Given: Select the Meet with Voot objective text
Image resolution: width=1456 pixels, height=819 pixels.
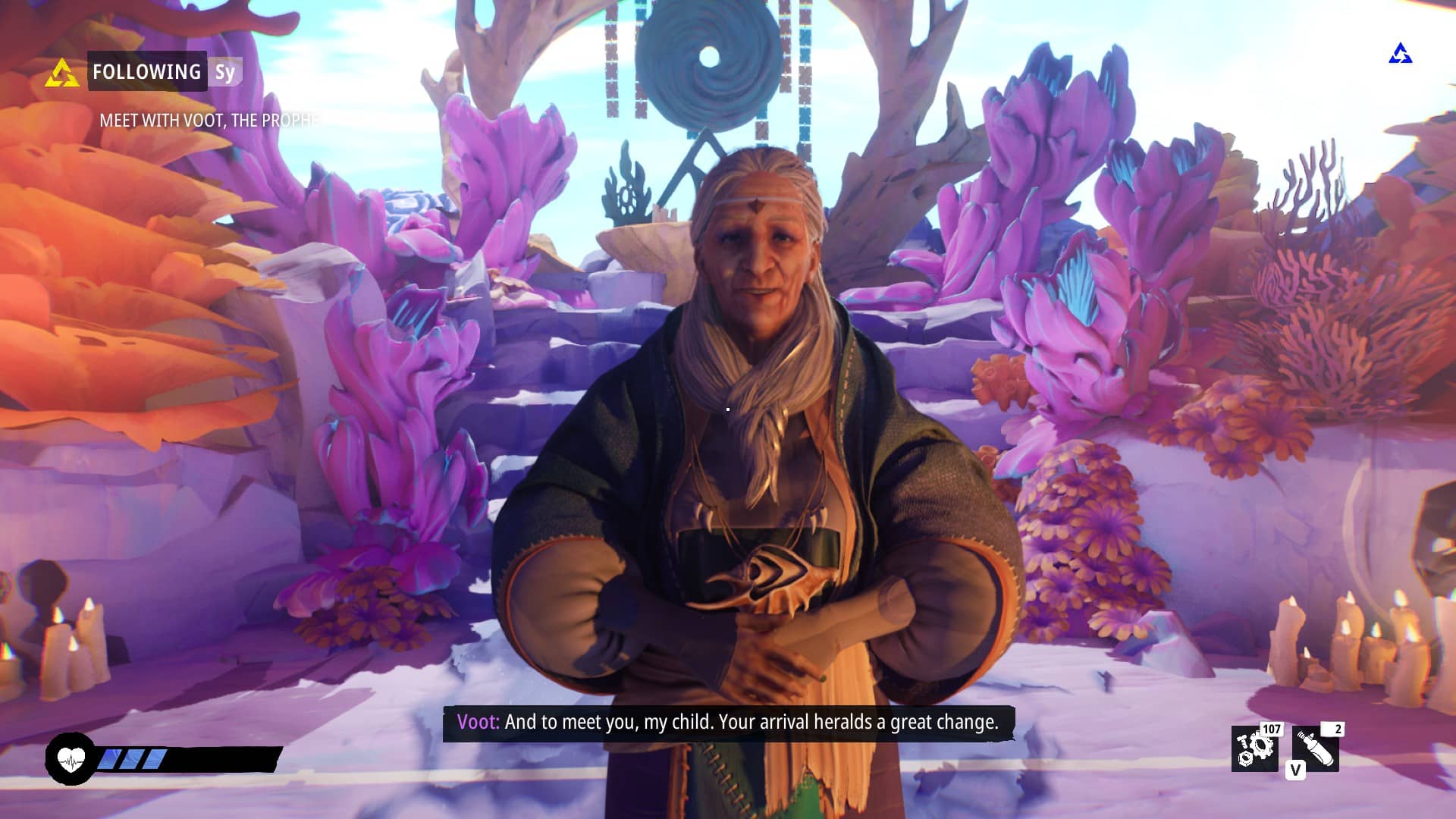Looking at the screenshot, I should (209, 121).
